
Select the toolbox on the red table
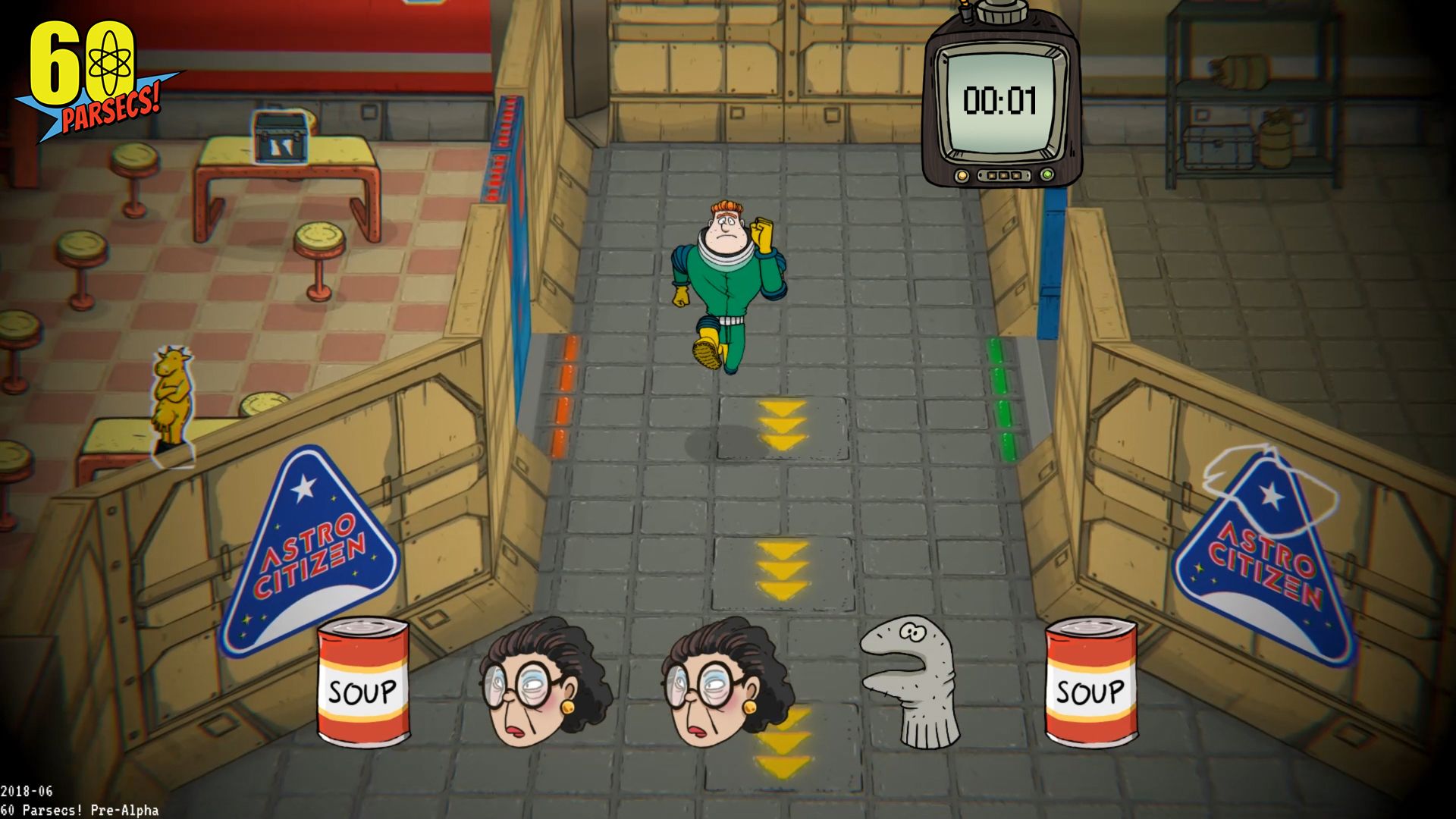(282, 136)
